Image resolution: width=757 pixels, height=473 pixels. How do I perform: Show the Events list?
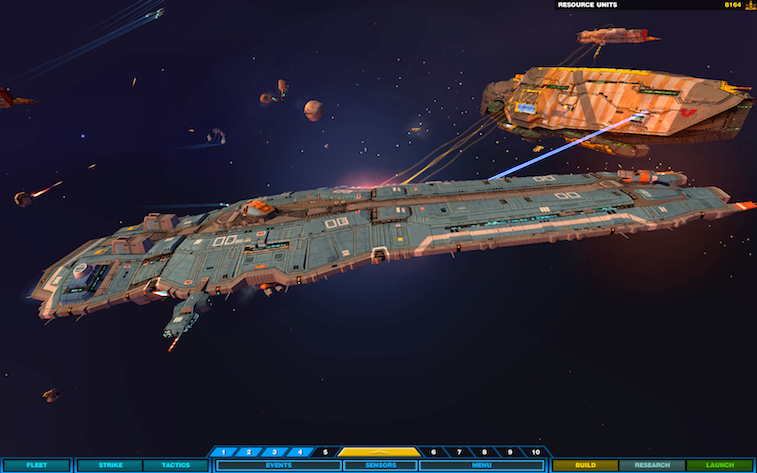tap(279, 465)
